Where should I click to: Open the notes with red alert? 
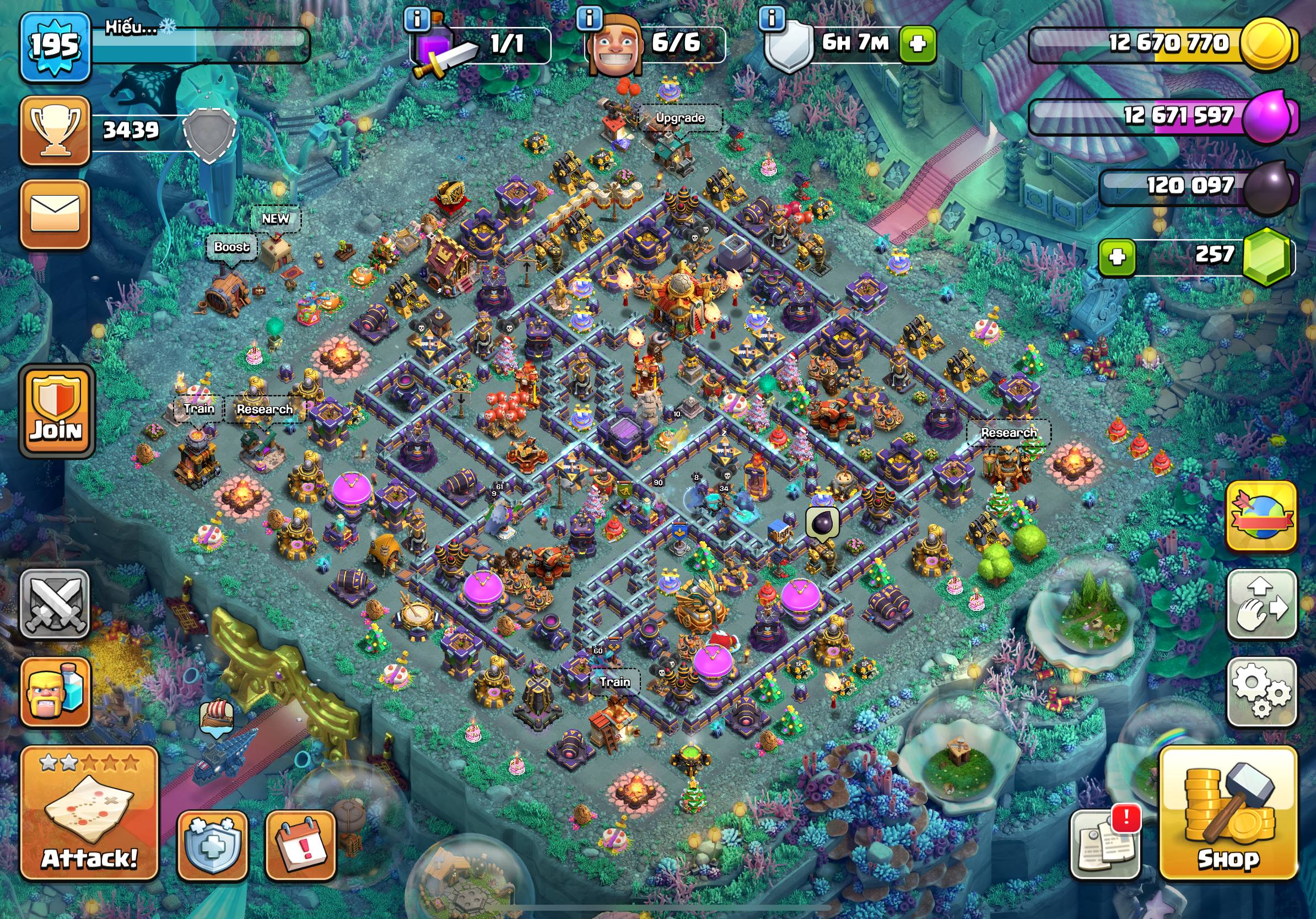1104,844
